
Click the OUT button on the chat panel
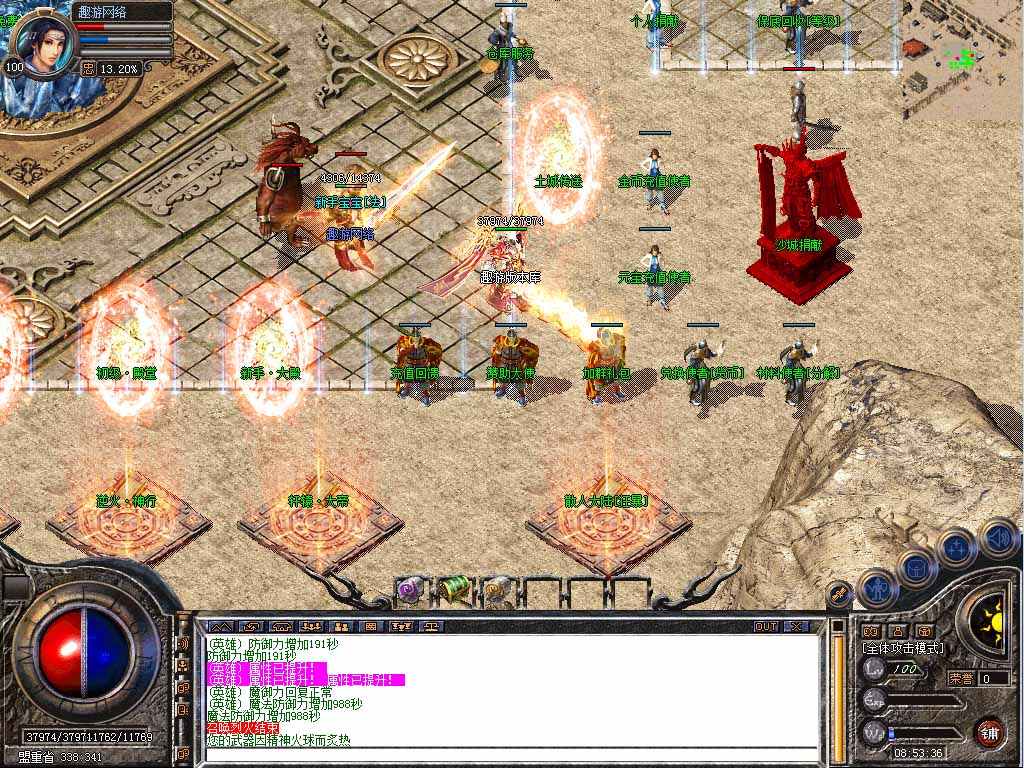coord(766,626)
